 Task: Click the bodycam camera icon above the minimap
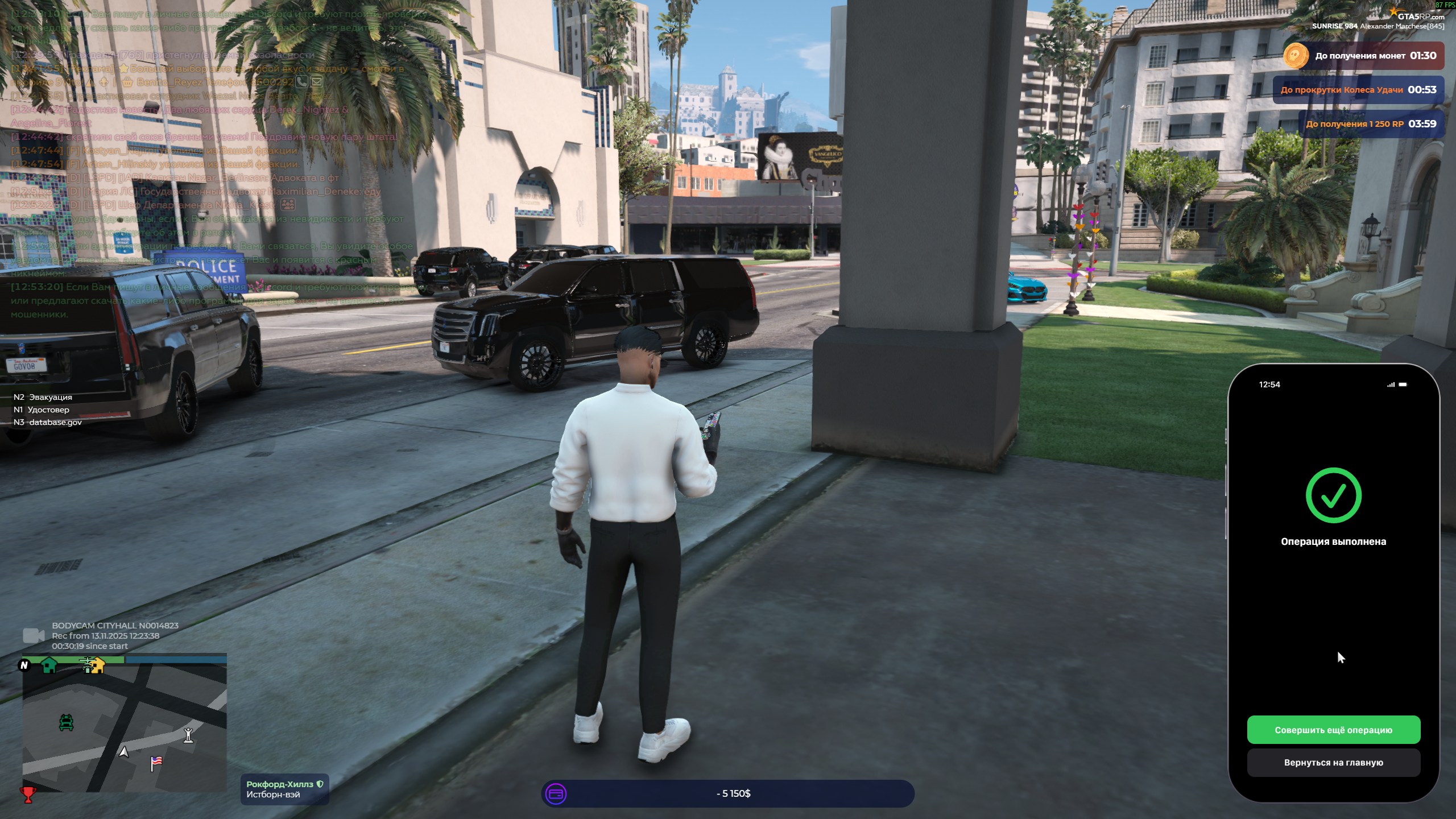tap(33, 635)
